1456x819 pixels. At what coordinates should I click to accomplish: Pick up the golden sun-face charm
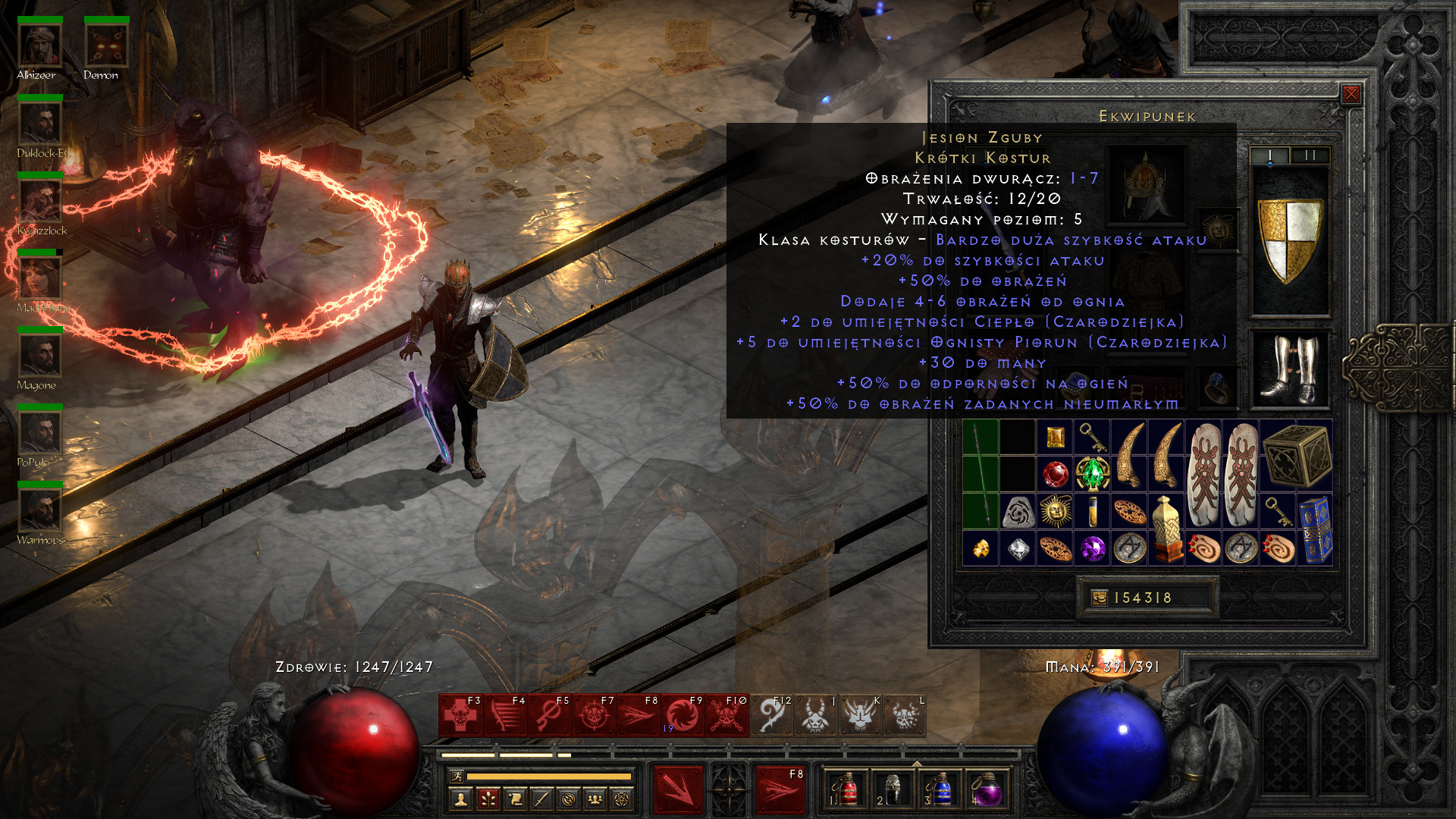click(1055, 511)
